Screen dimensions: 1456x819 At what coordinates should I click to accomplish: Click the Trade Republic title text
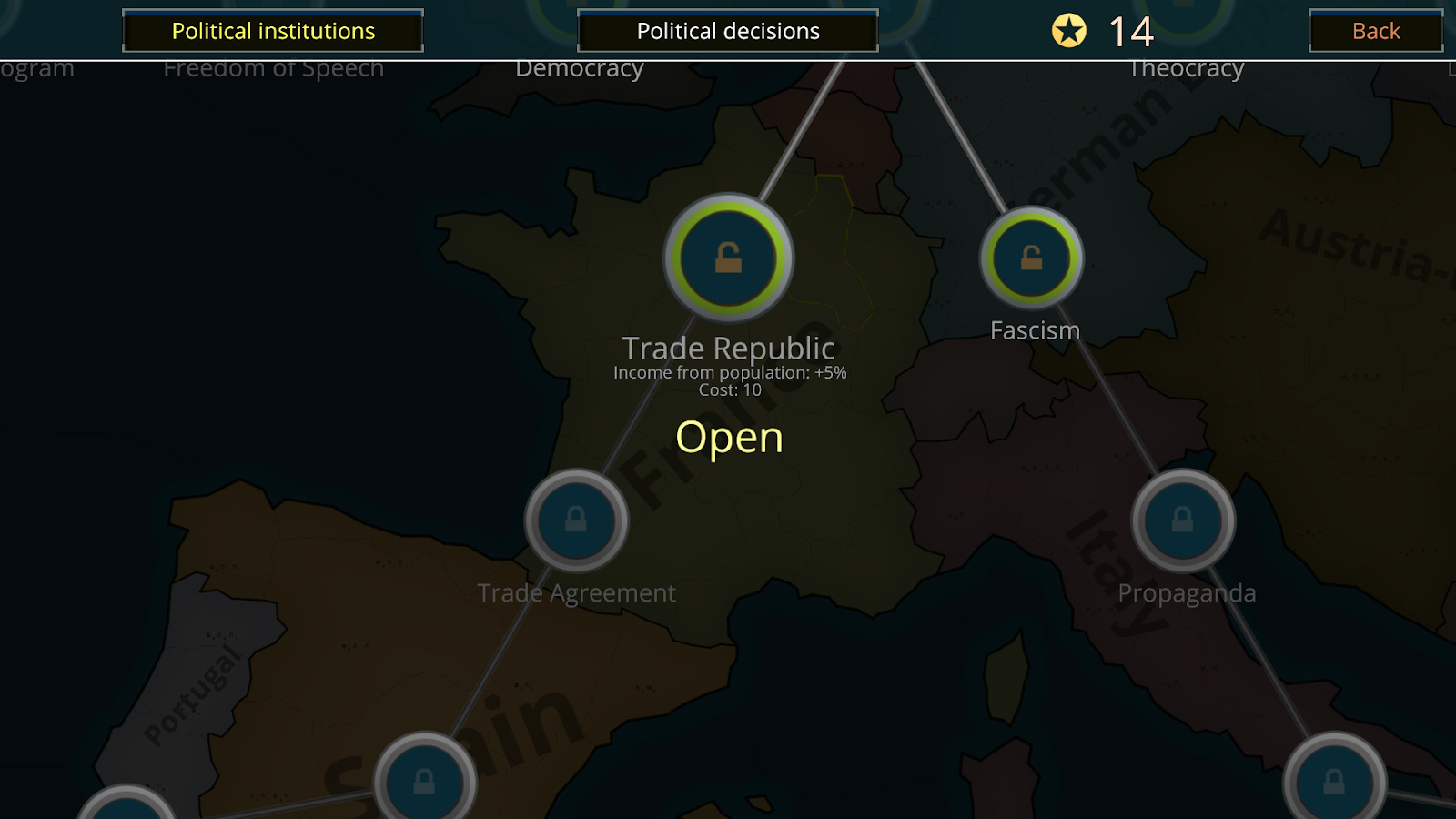(x=729, y=347)
